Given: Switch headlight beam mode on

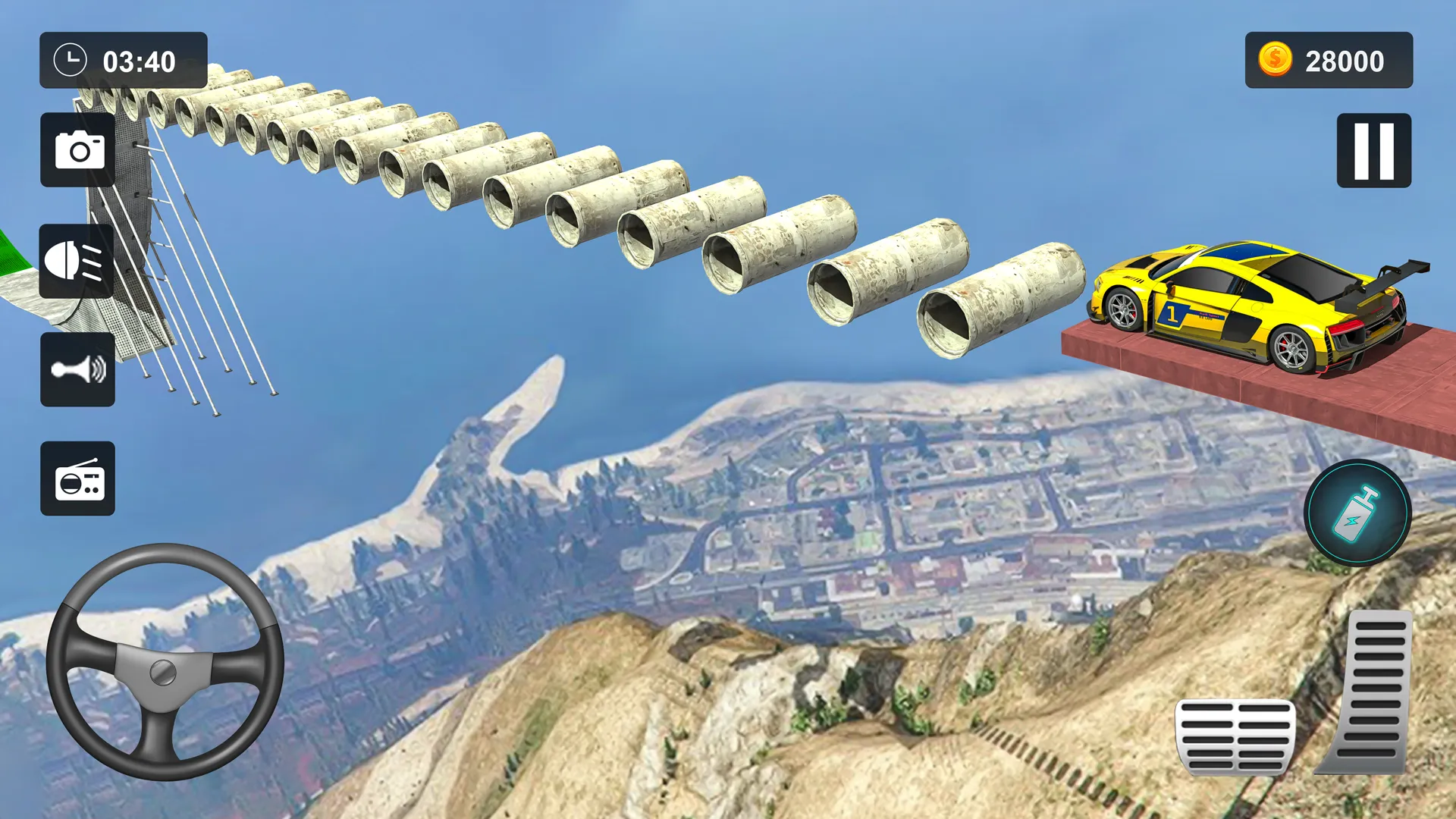Looking at the screenshot, I should [x=78, y=260].
